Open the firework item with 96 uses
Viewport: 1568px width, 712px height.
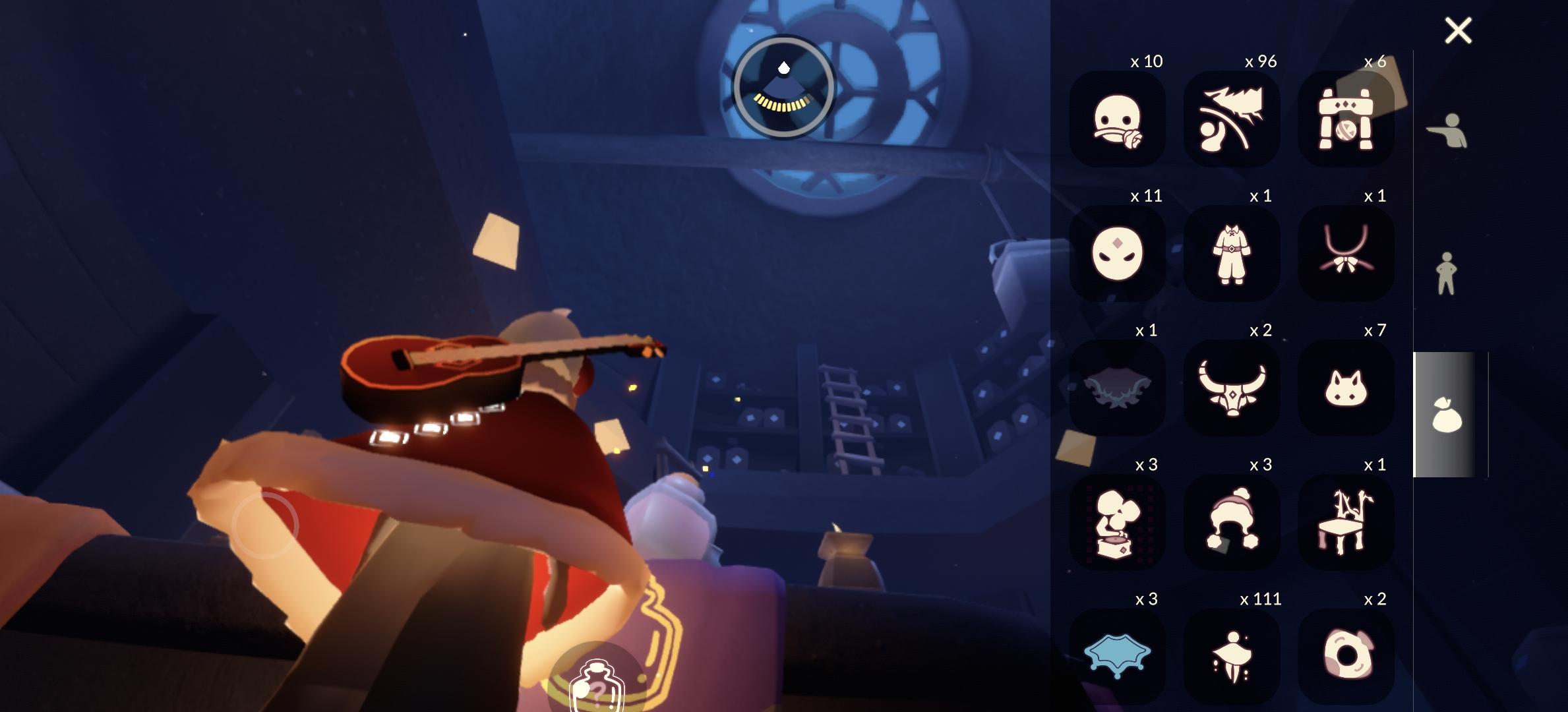pyautogui.click(x=1233, y=118)
